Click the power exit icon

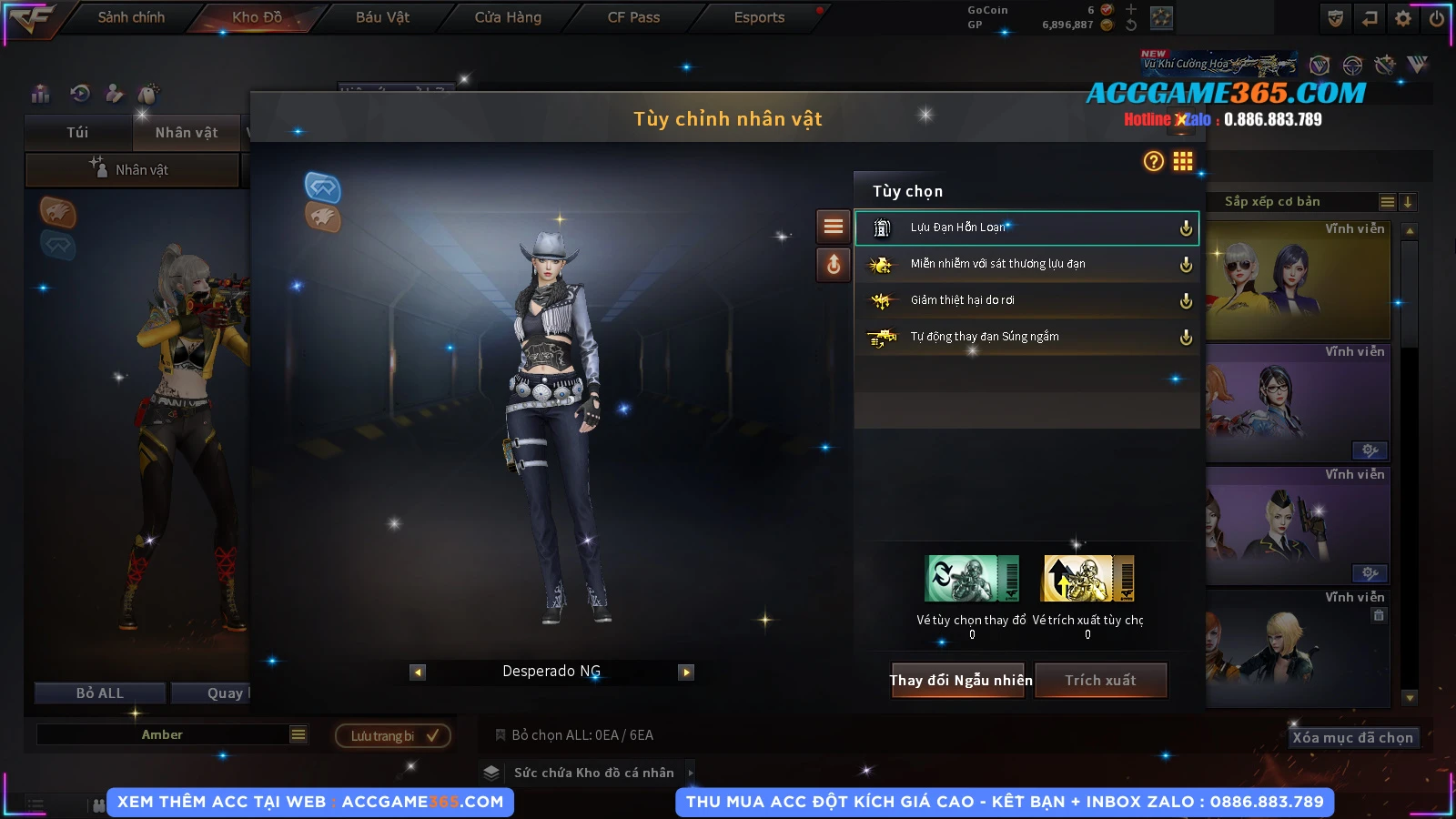click(x=1437, y=18)
